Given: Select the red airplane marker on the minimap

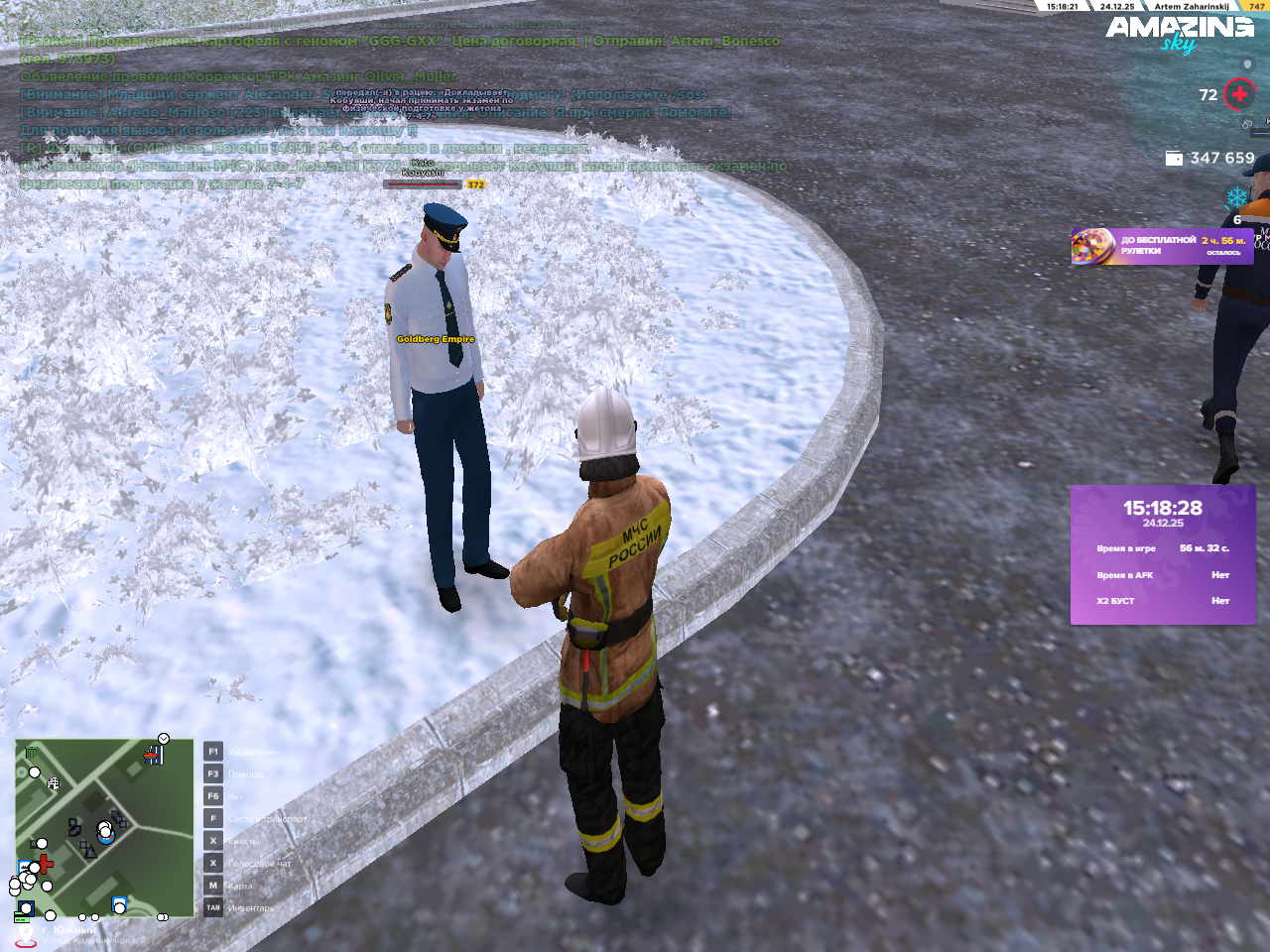Looking at the screenshot, I should pyautogui.click(x=152, y=757).
